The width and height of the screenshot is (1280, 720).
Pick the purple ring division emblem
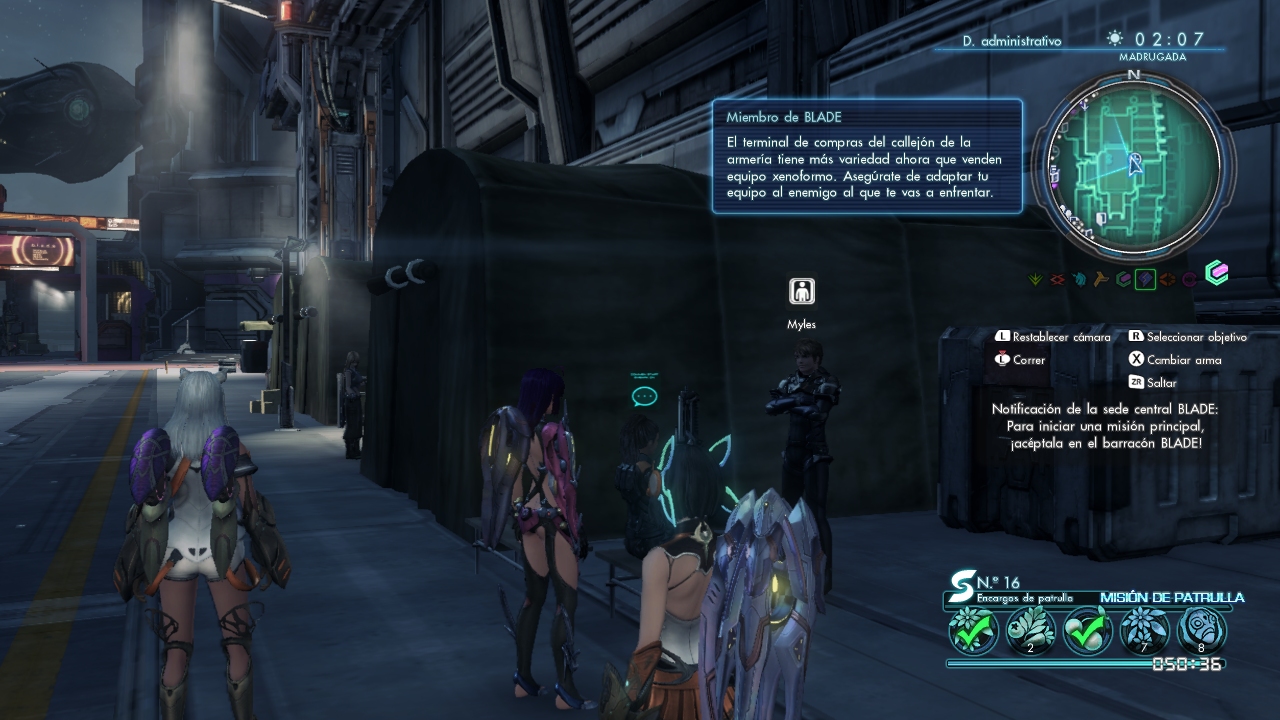coord(1189,279)
